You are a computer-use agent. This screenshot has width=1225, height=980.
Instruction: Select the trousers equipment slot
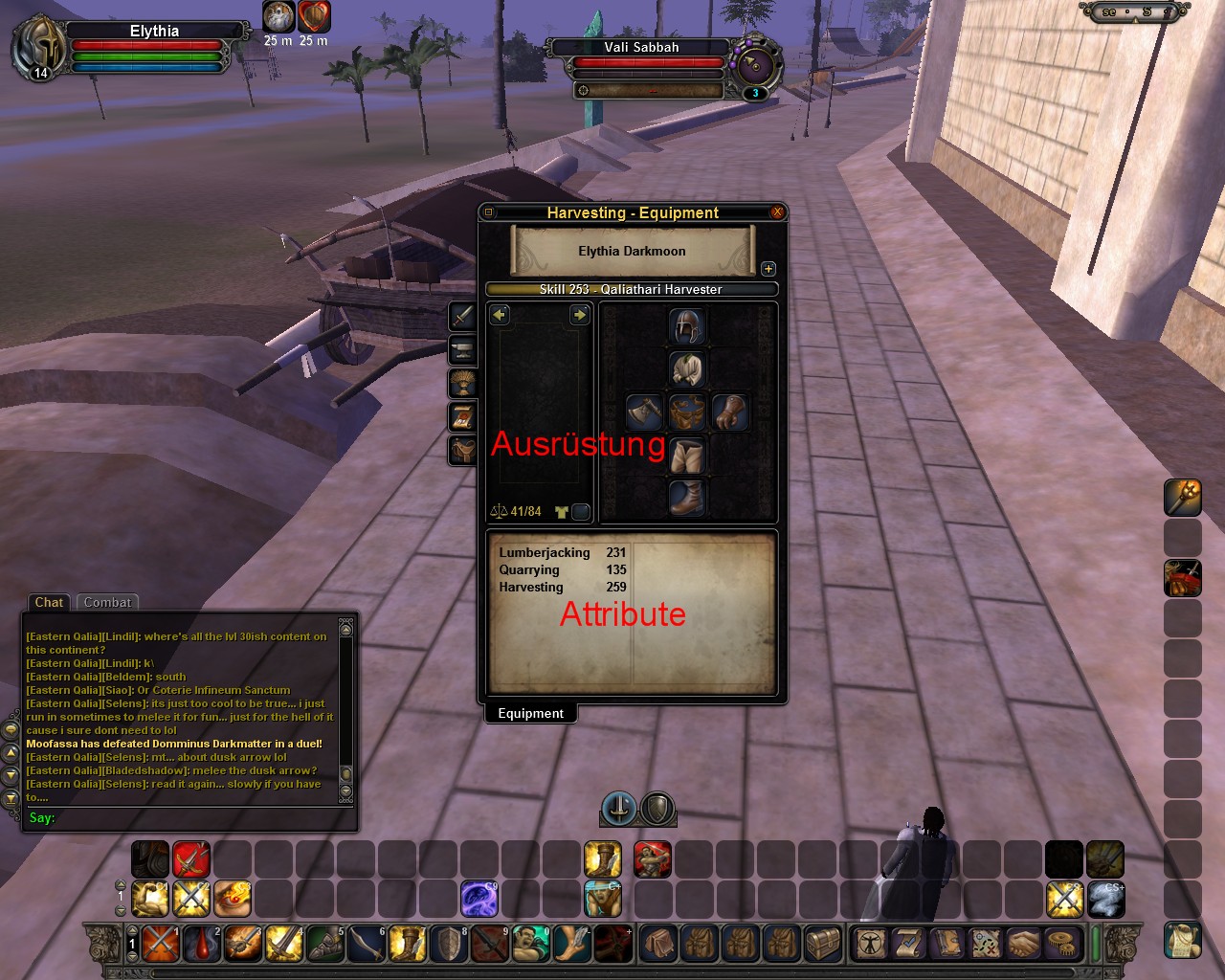(x=687, y=456)
